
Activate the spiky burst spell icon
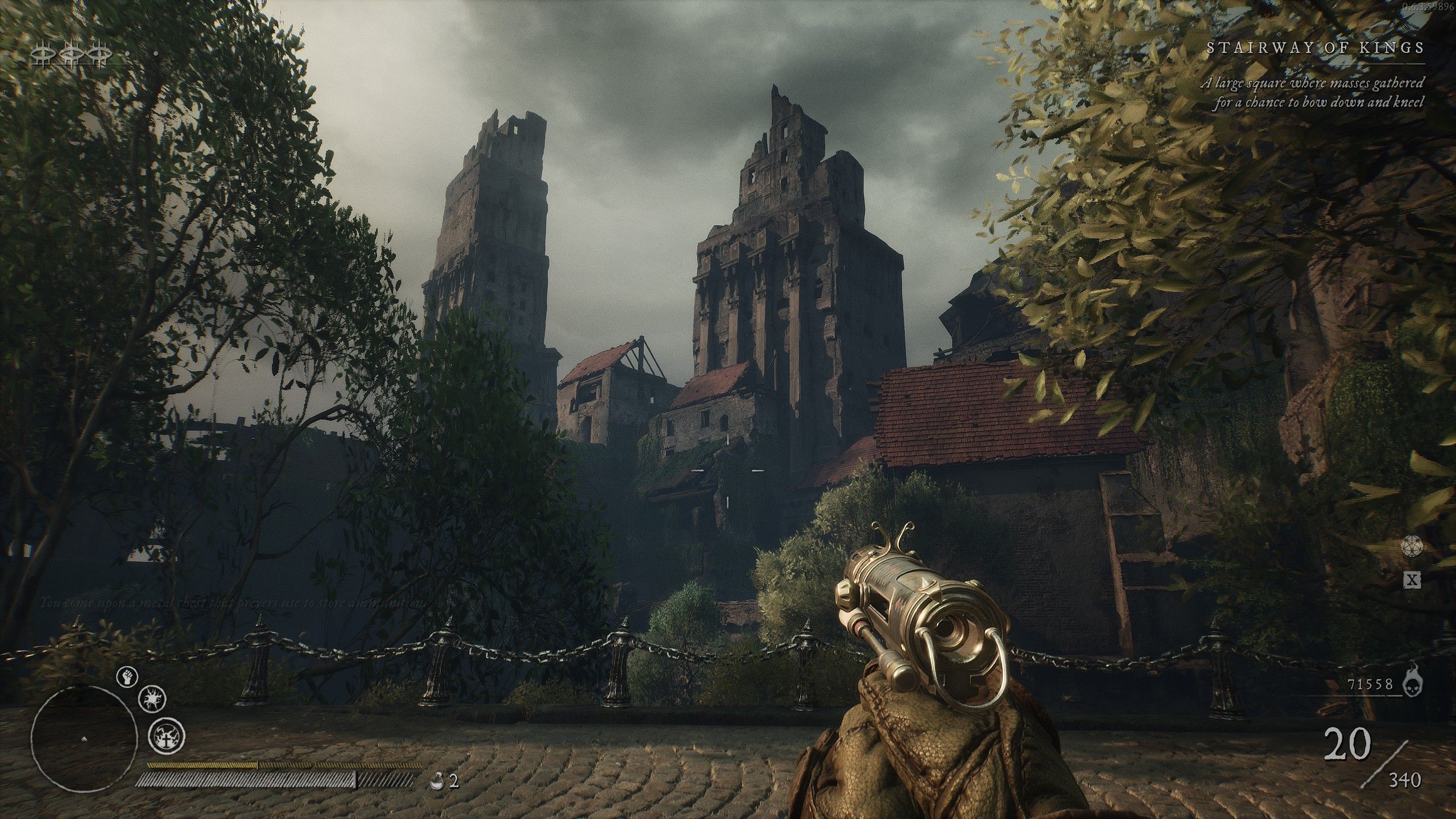[x=152, y=698]
